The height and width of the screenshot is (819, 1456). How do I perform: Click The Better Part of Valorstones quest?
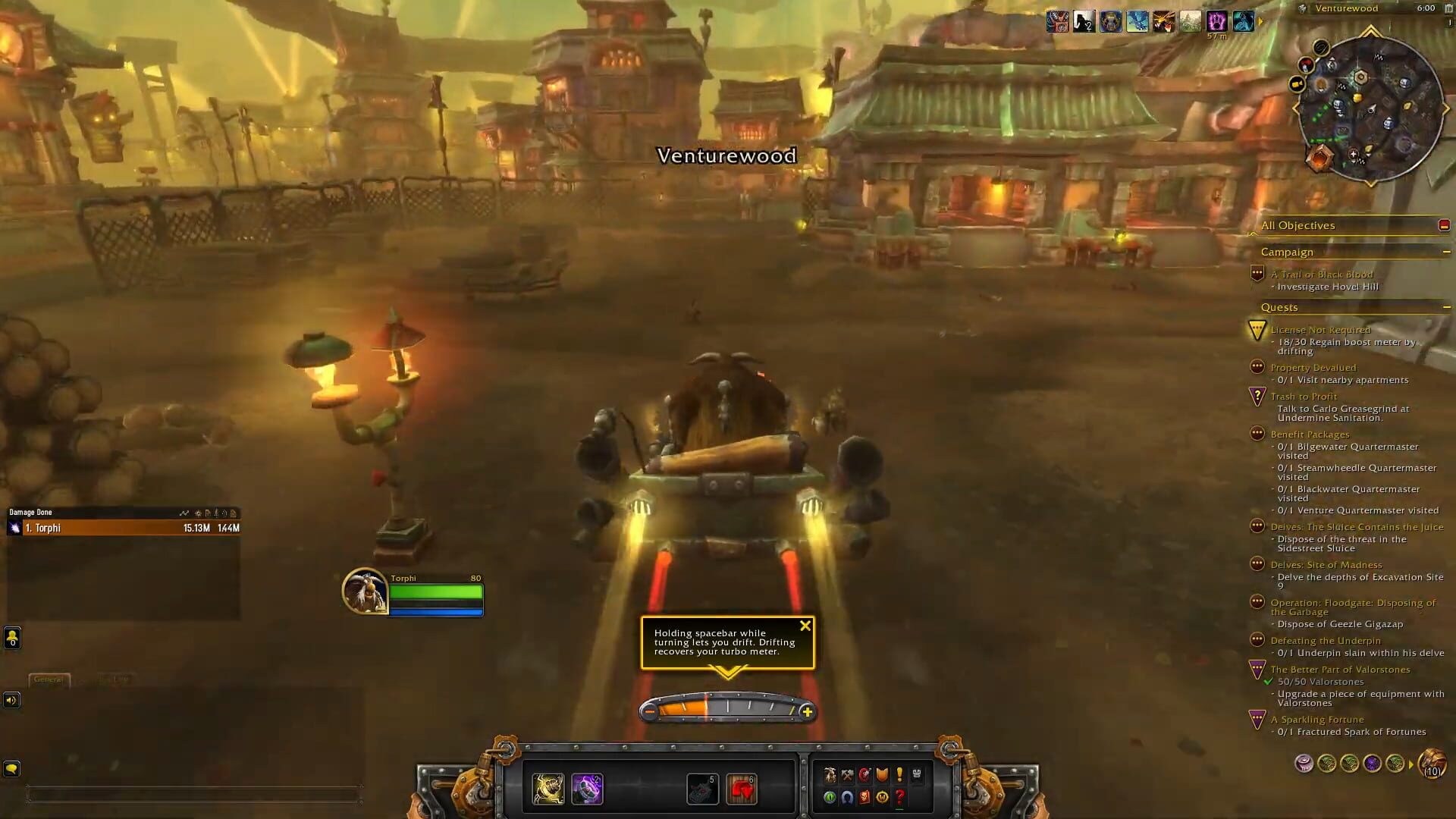coord(1340,670)
